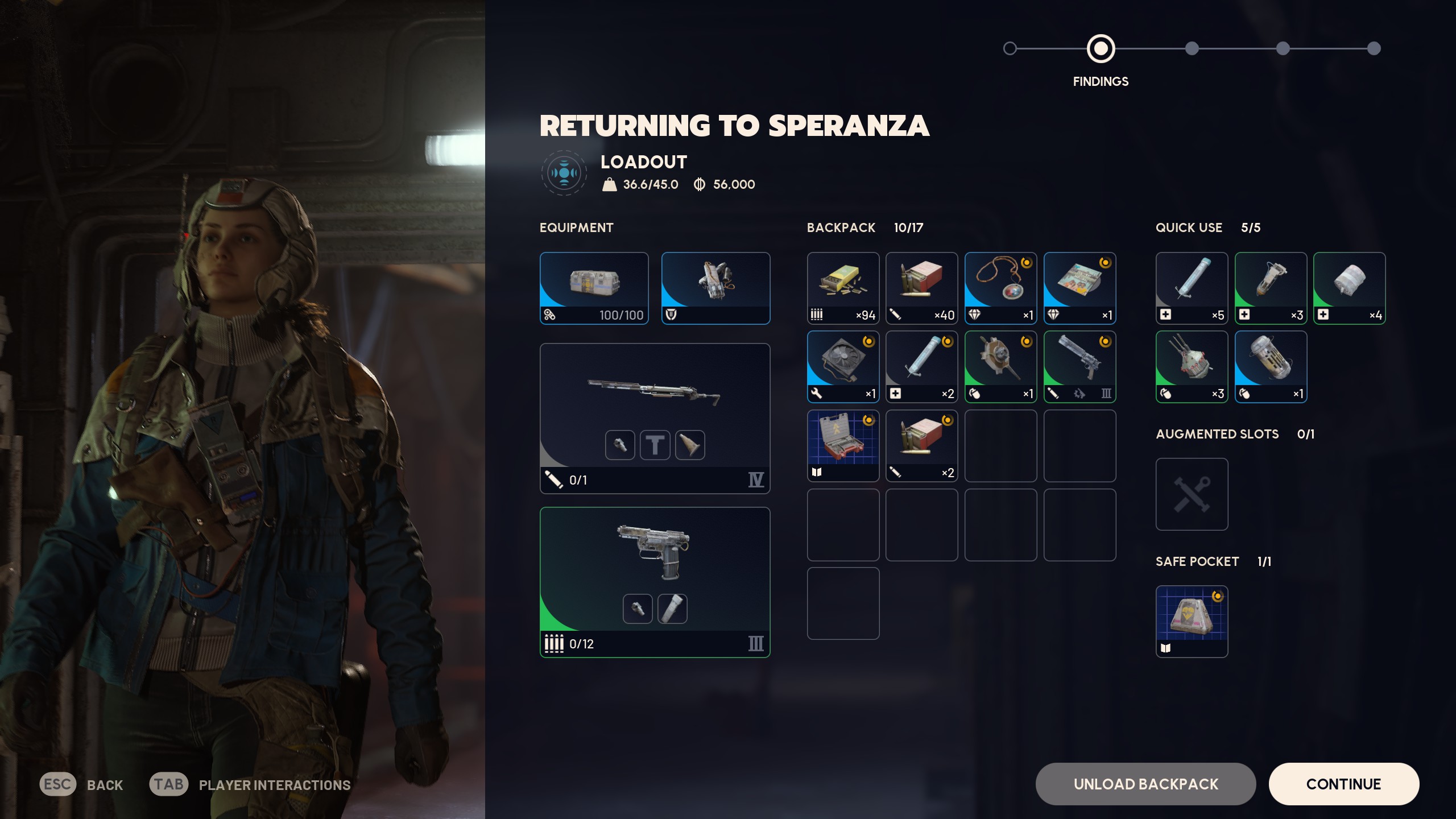Choose the x4 bandage roll quick use slot
Screen dimensions: 1456x819
tap(1349, 288)
